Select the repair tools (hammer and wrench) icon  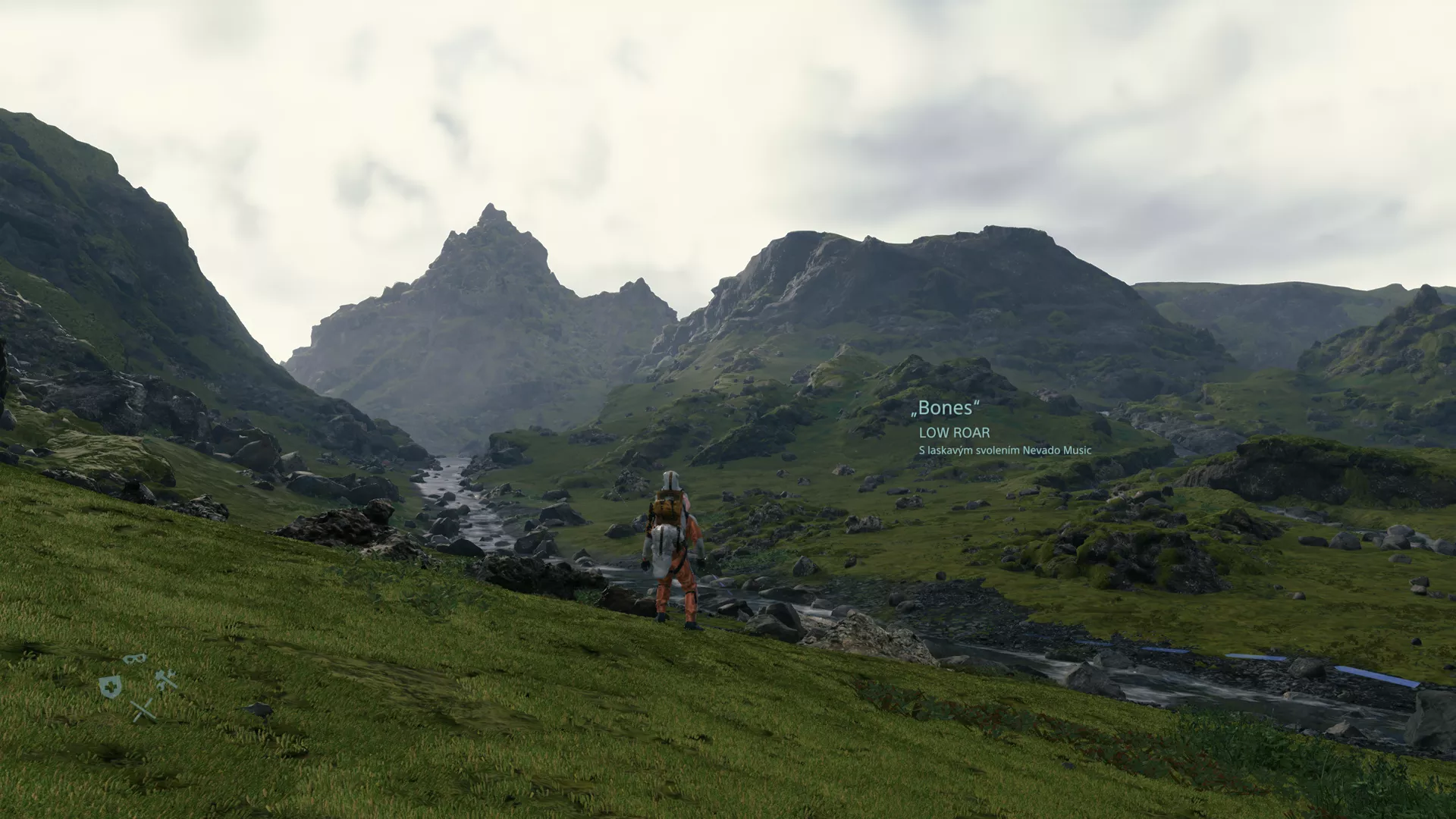click(166, 679)
